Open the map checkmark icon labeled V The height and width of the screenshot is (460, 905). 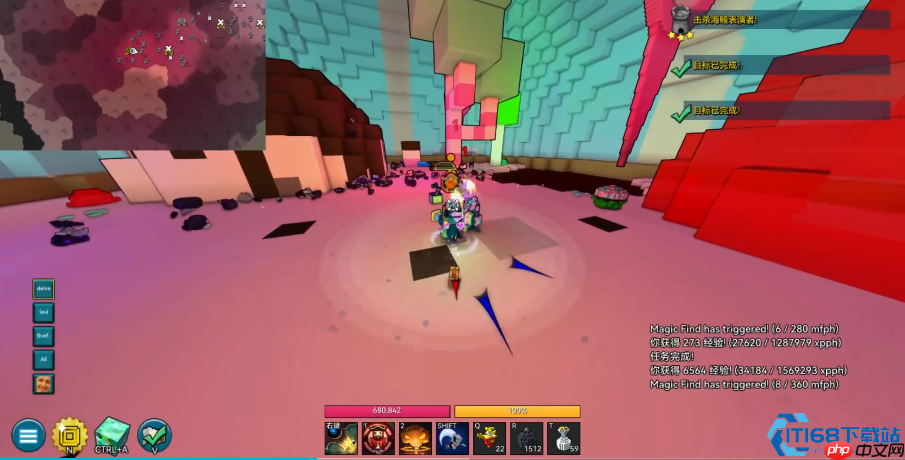tap(154, 434)
